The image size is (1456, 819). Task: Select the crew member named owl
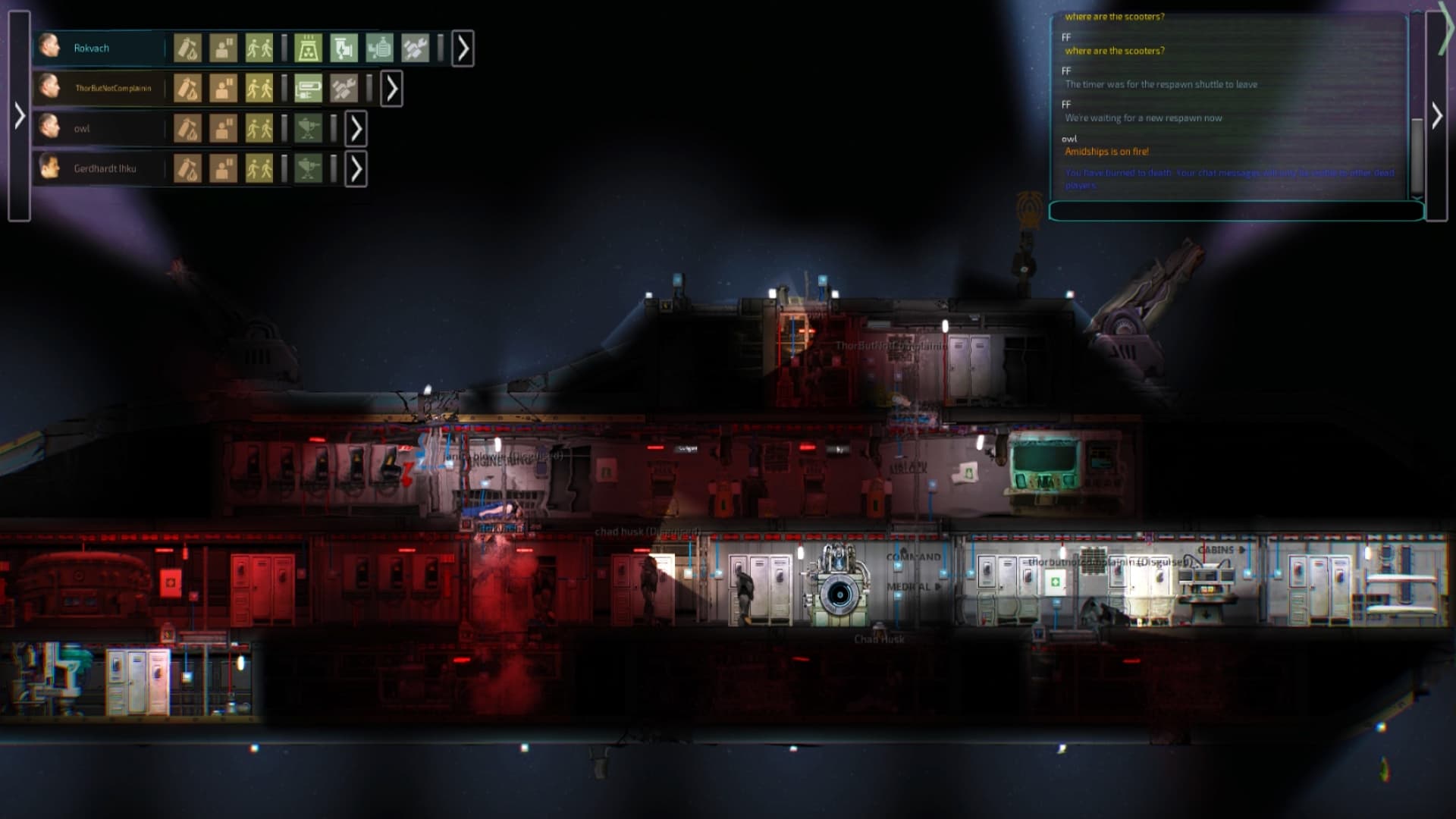83,129
